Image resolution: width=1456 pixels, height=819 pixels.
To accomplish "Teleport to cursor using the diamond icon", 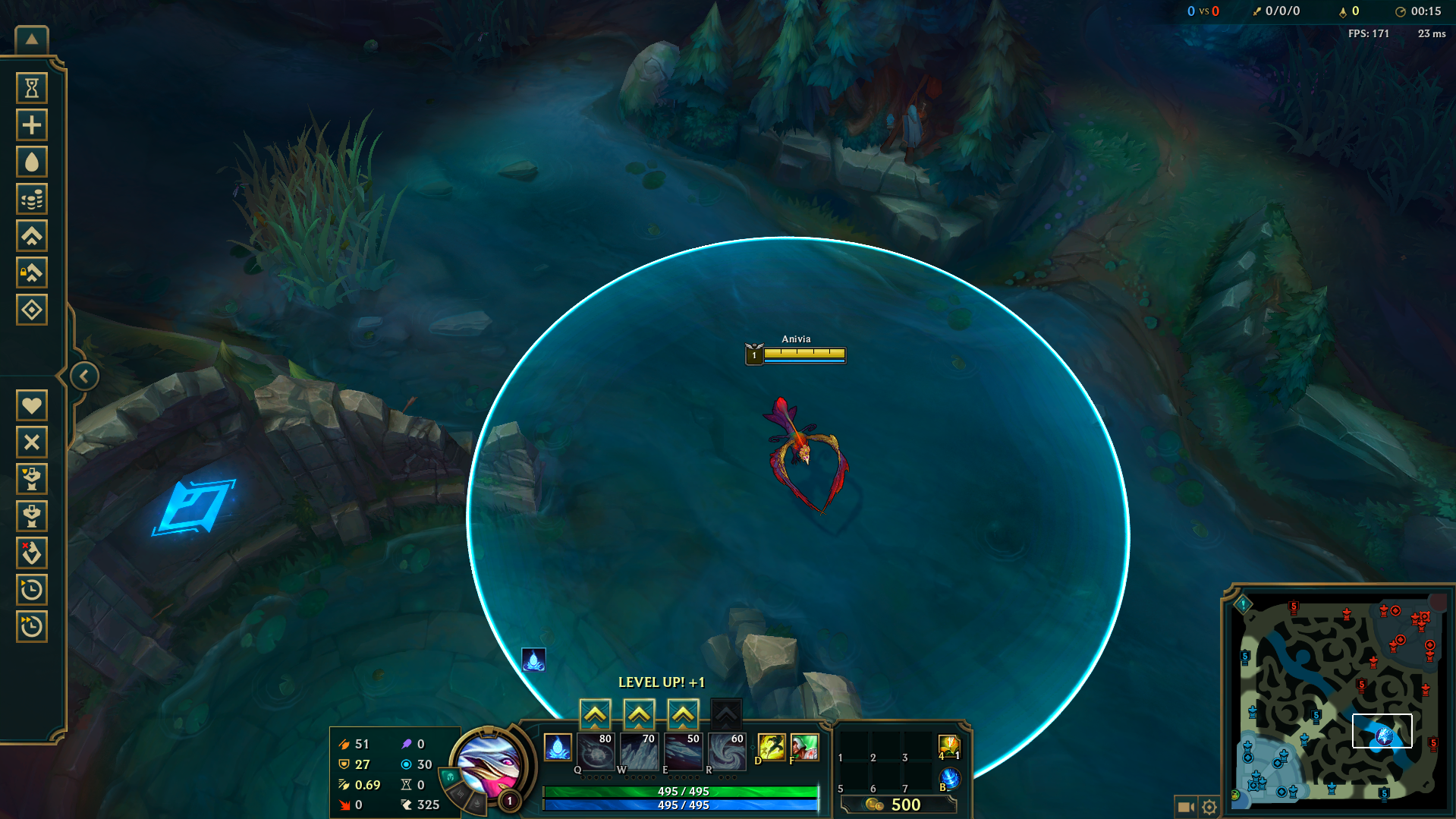I will point(32,309).
